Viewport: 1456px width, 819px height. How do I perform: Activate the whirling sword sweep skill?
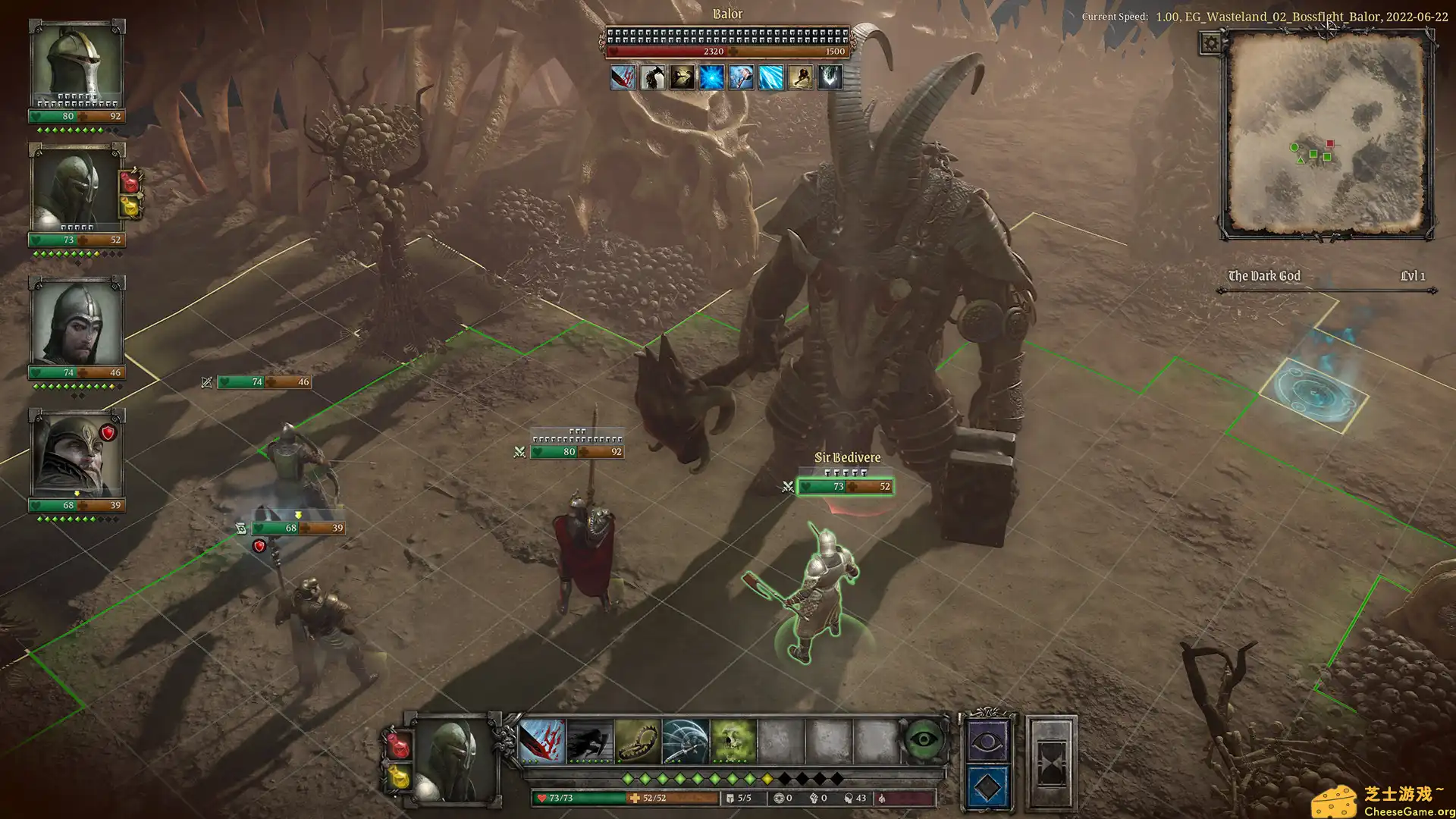(x=685, y=741)
